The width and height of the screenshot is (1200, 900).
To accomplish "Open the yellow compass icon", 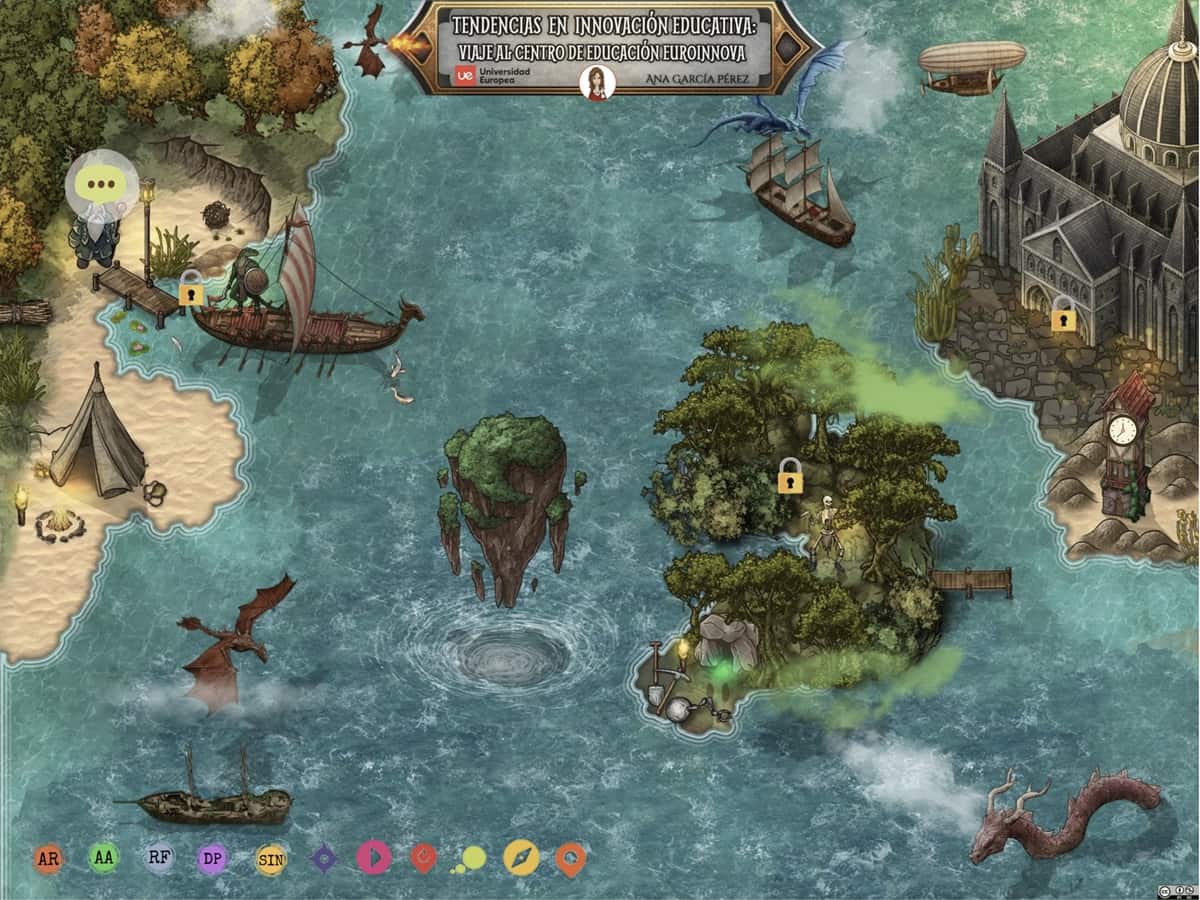I will click(521, 857).
